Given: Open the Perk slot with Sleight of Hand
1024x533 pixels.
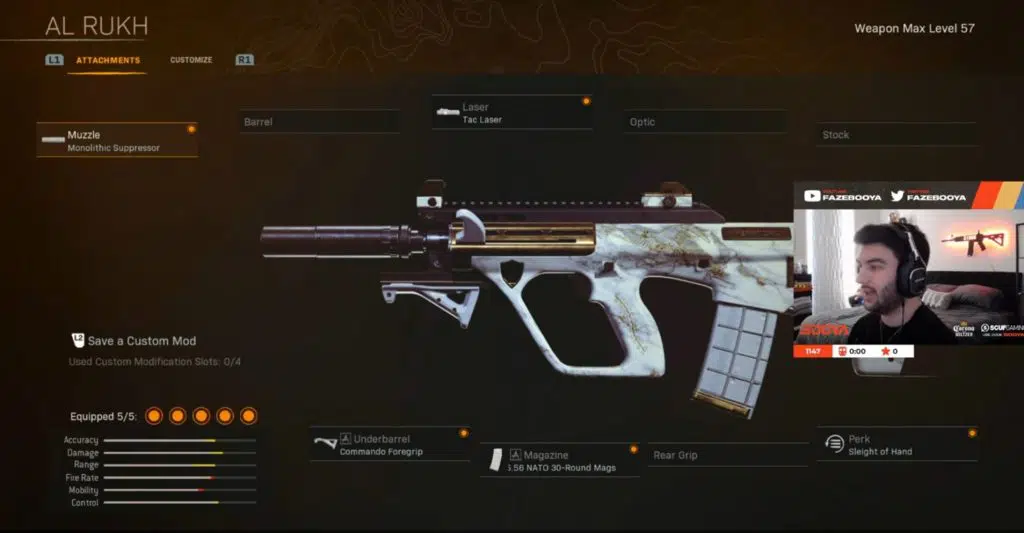Looking at the screenshot, I should pos(896,445).
